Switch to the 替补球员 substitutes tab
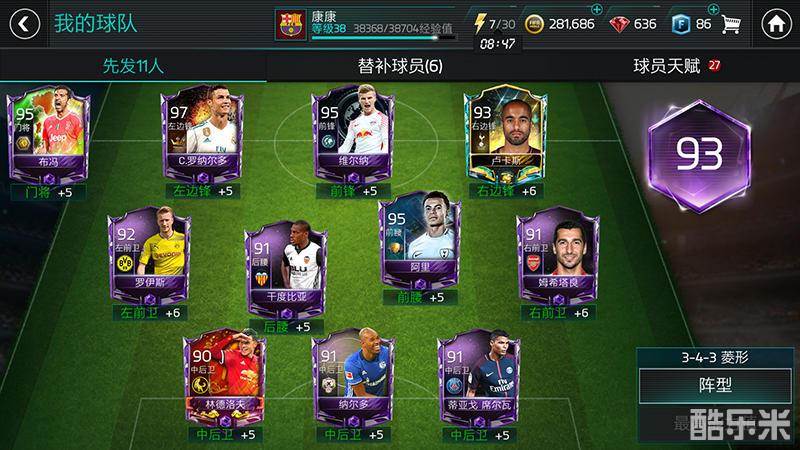The height and width of the screenshot is (450, 800). pos(400,66)
